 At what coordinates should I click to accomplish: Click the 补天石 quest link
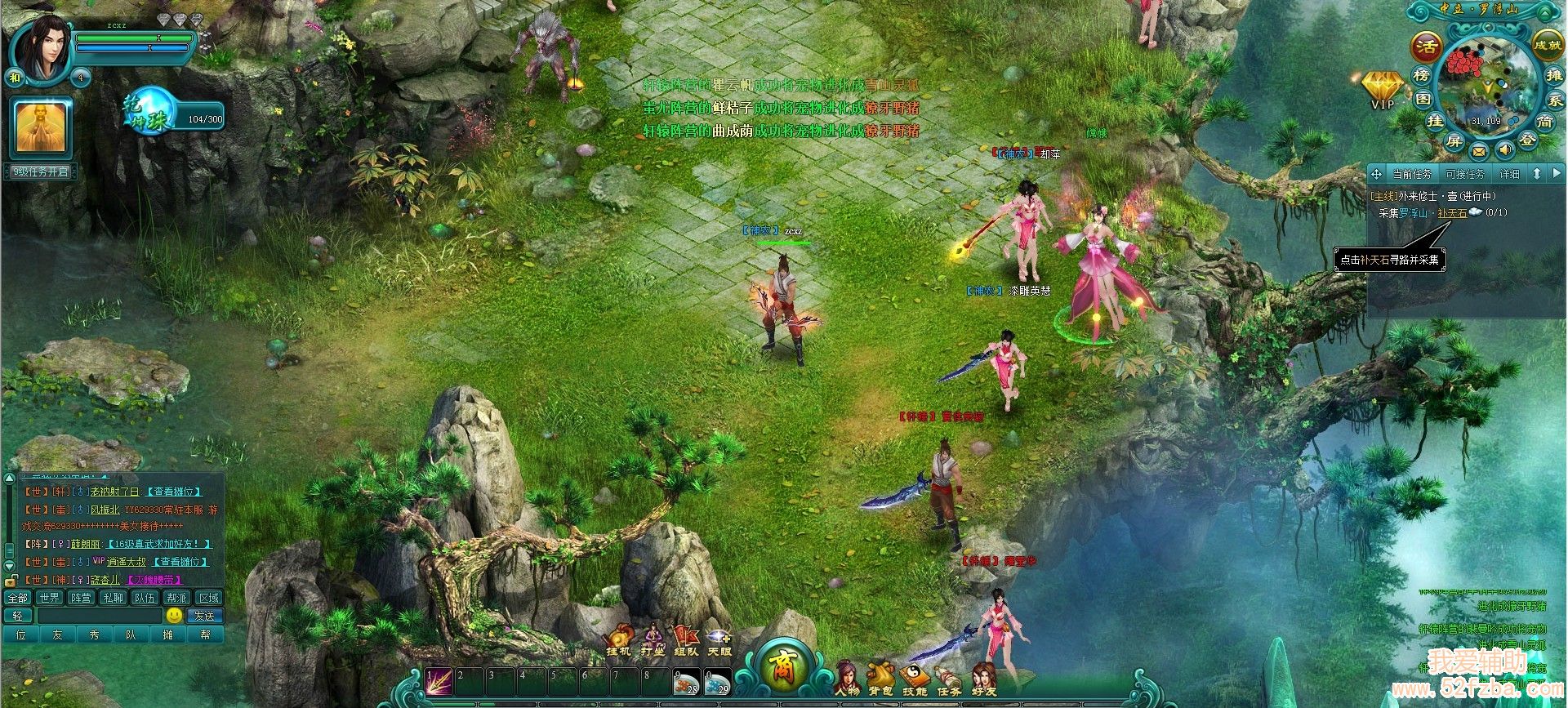(x=1452, y=213)
